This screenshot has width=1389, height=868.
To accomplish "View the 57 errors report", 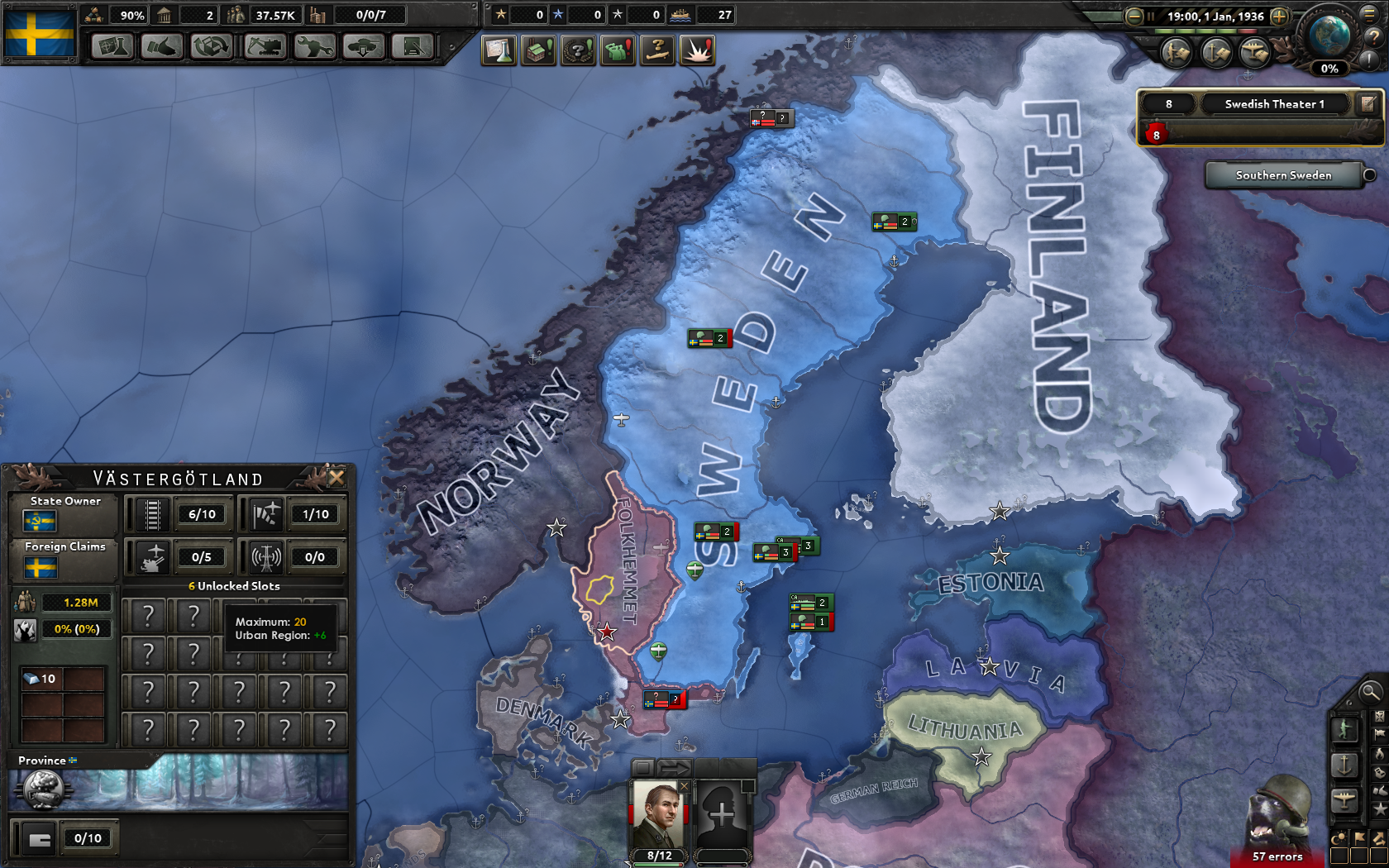I will [1277, 857].
